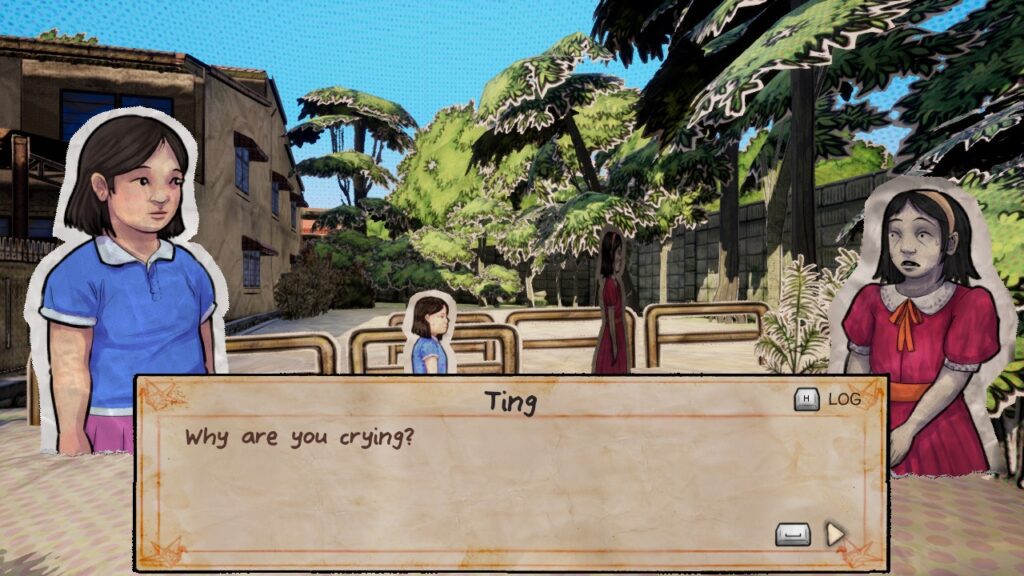Advance dialogue with the arrow button
Screen dimensions: 1024x576
835,534
